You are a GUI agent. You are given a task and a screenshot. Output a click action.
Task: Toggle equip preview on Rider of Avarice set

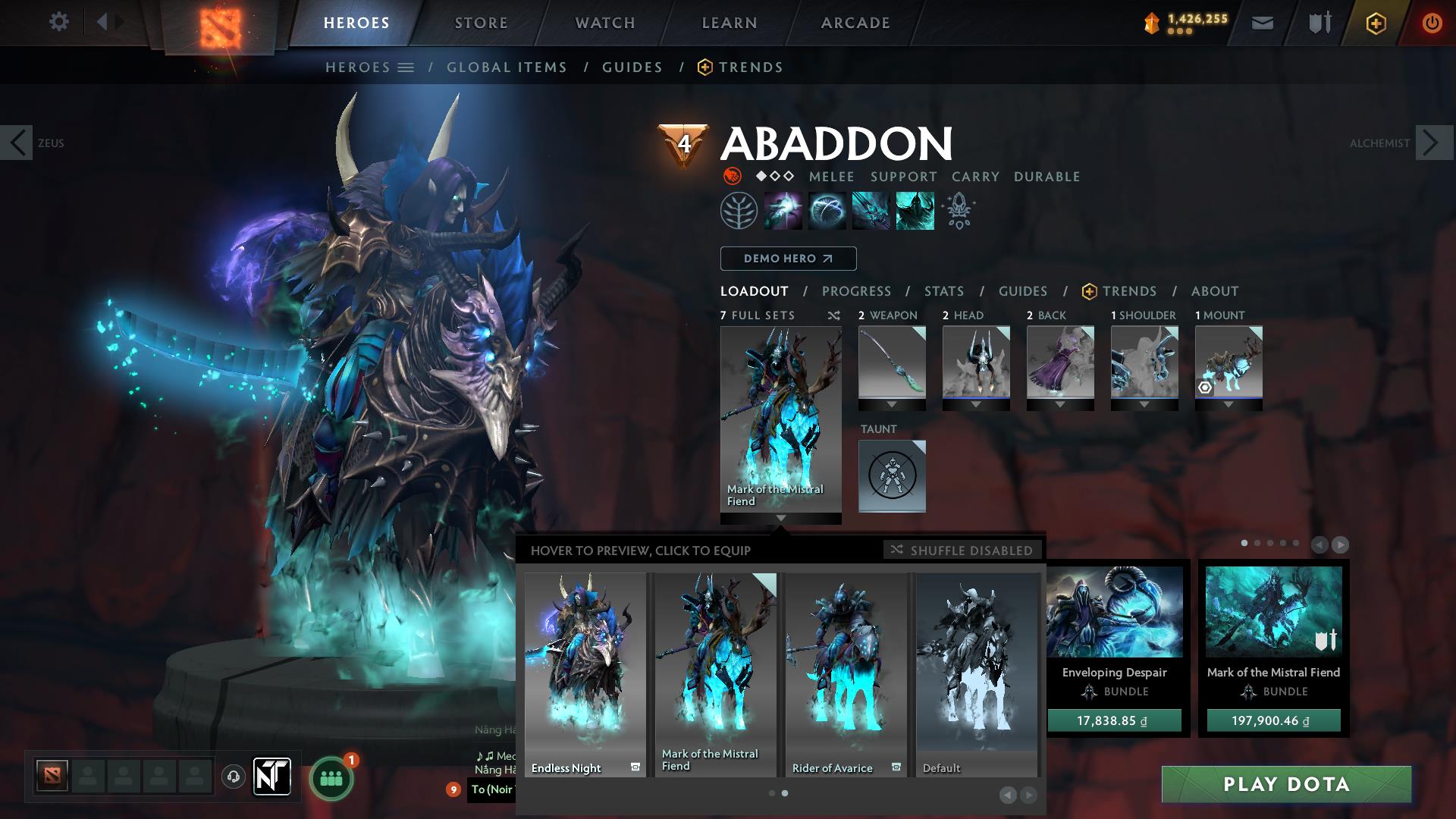point(896,767)
